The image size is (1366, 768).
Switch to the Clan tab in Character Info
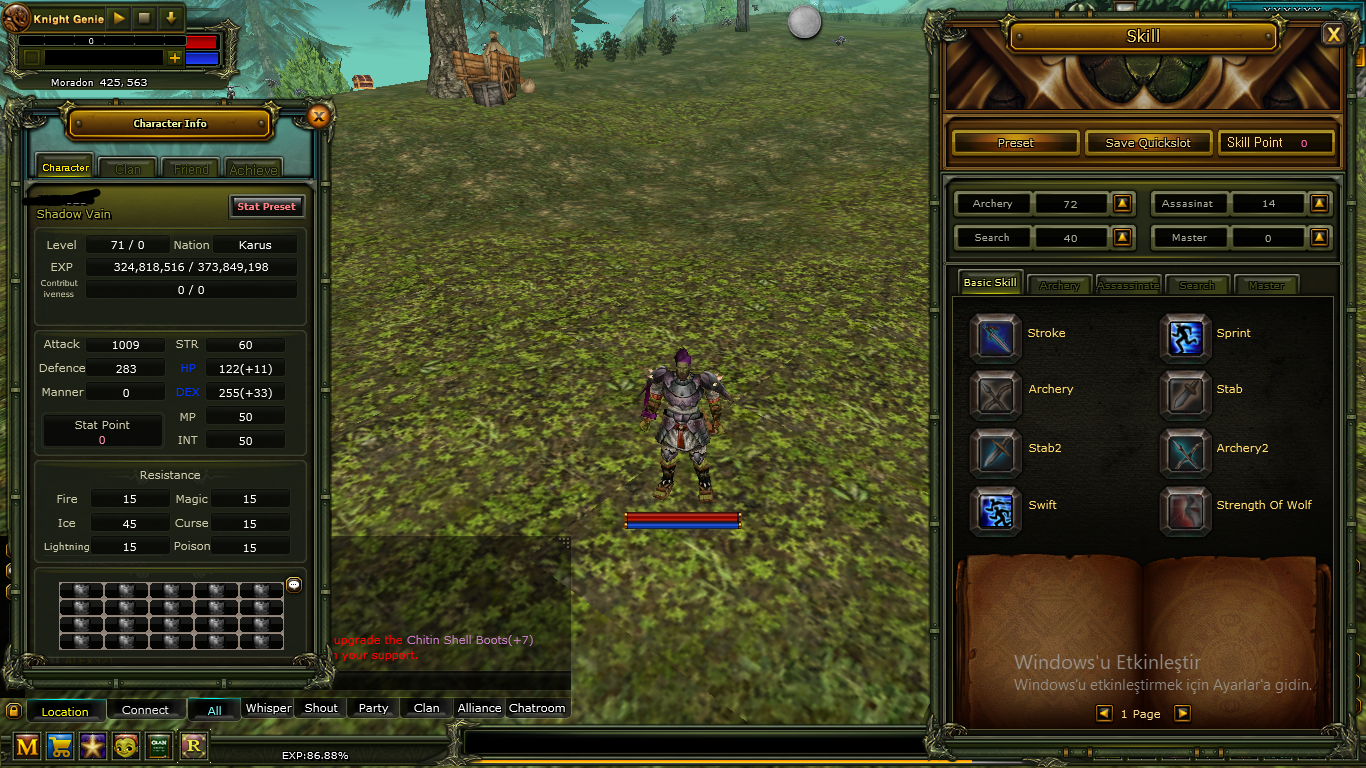point(127,167)
